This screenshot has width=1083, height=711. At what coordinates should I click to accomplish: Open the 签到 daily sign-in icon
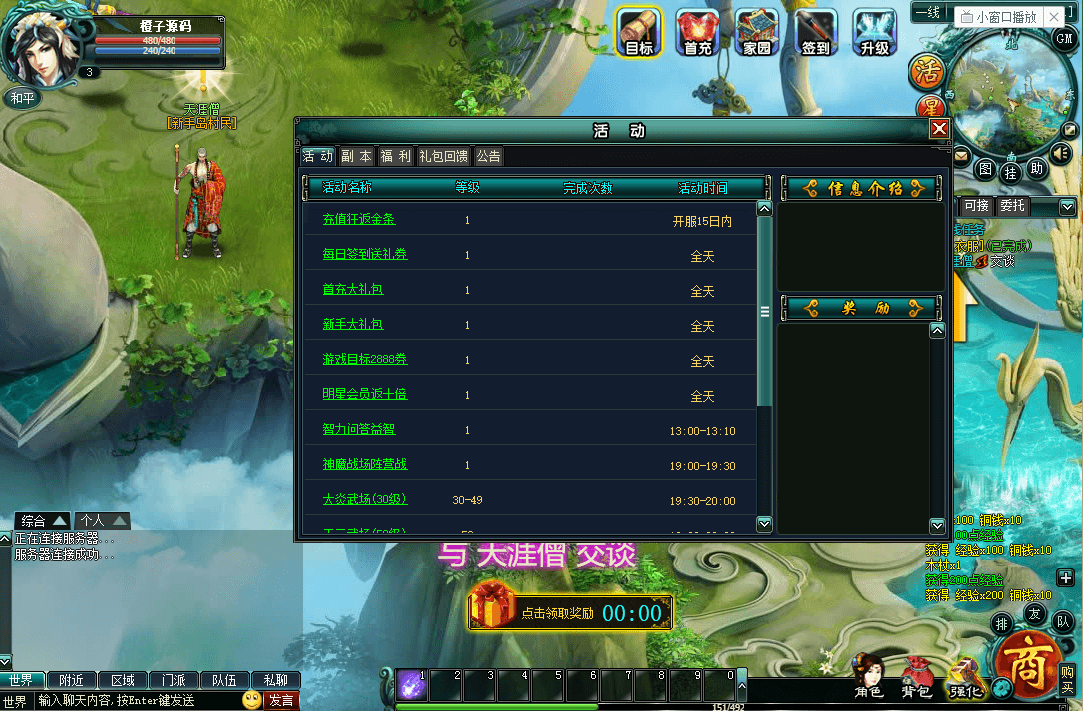click(x=816, y=32)
